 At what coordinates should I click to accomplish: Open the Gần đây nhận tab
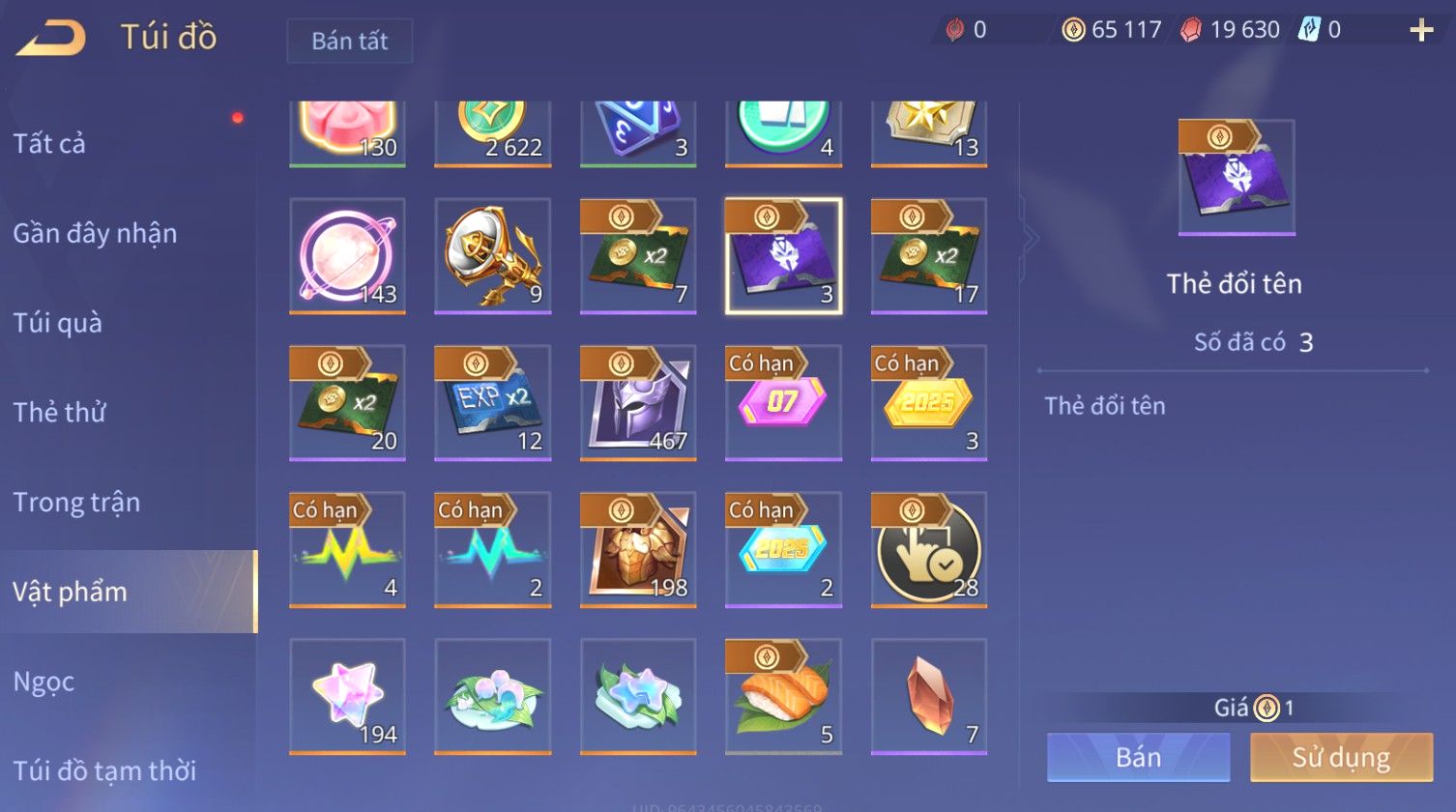point(95,233)
